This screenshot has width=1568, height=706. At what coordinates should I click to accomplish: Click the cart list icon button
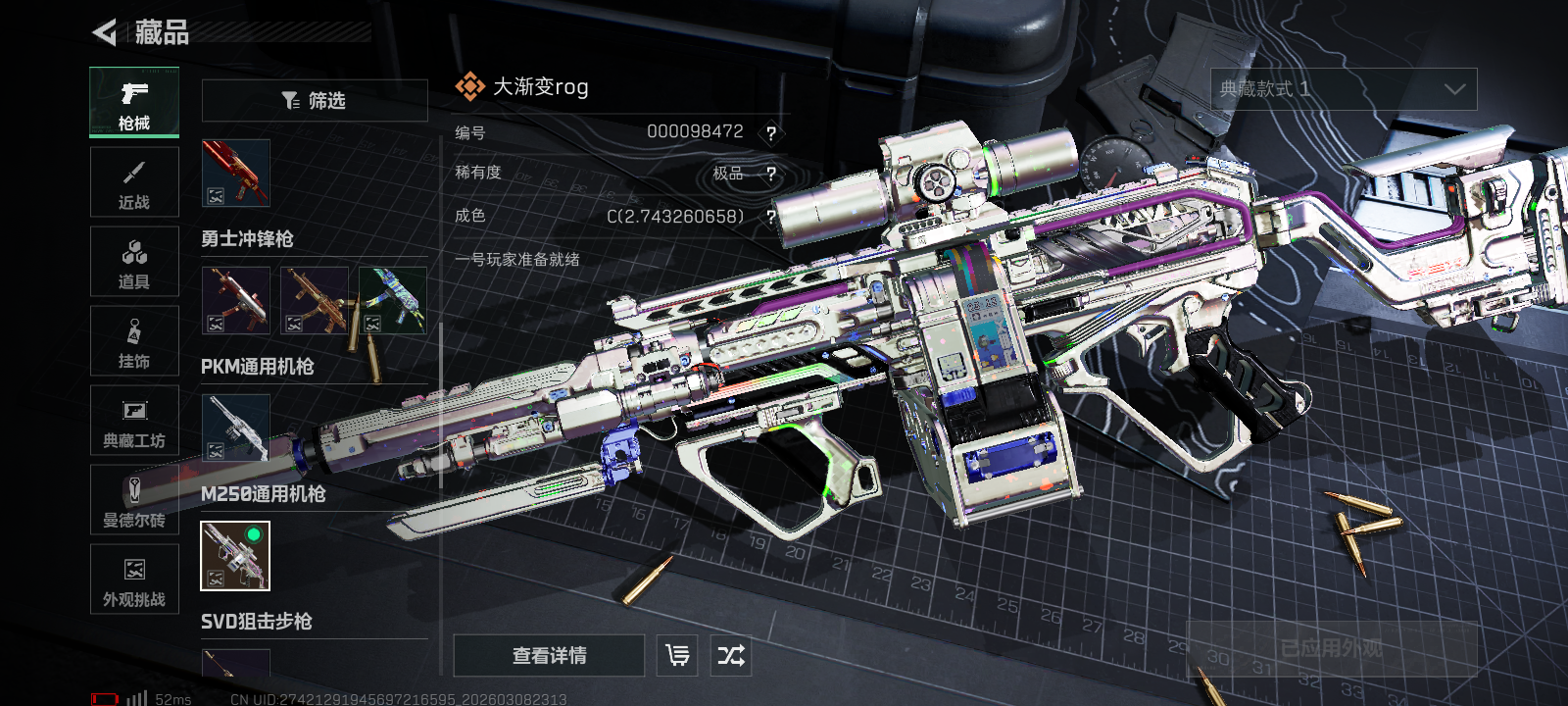pyautogui.click(x=677, y=655)
